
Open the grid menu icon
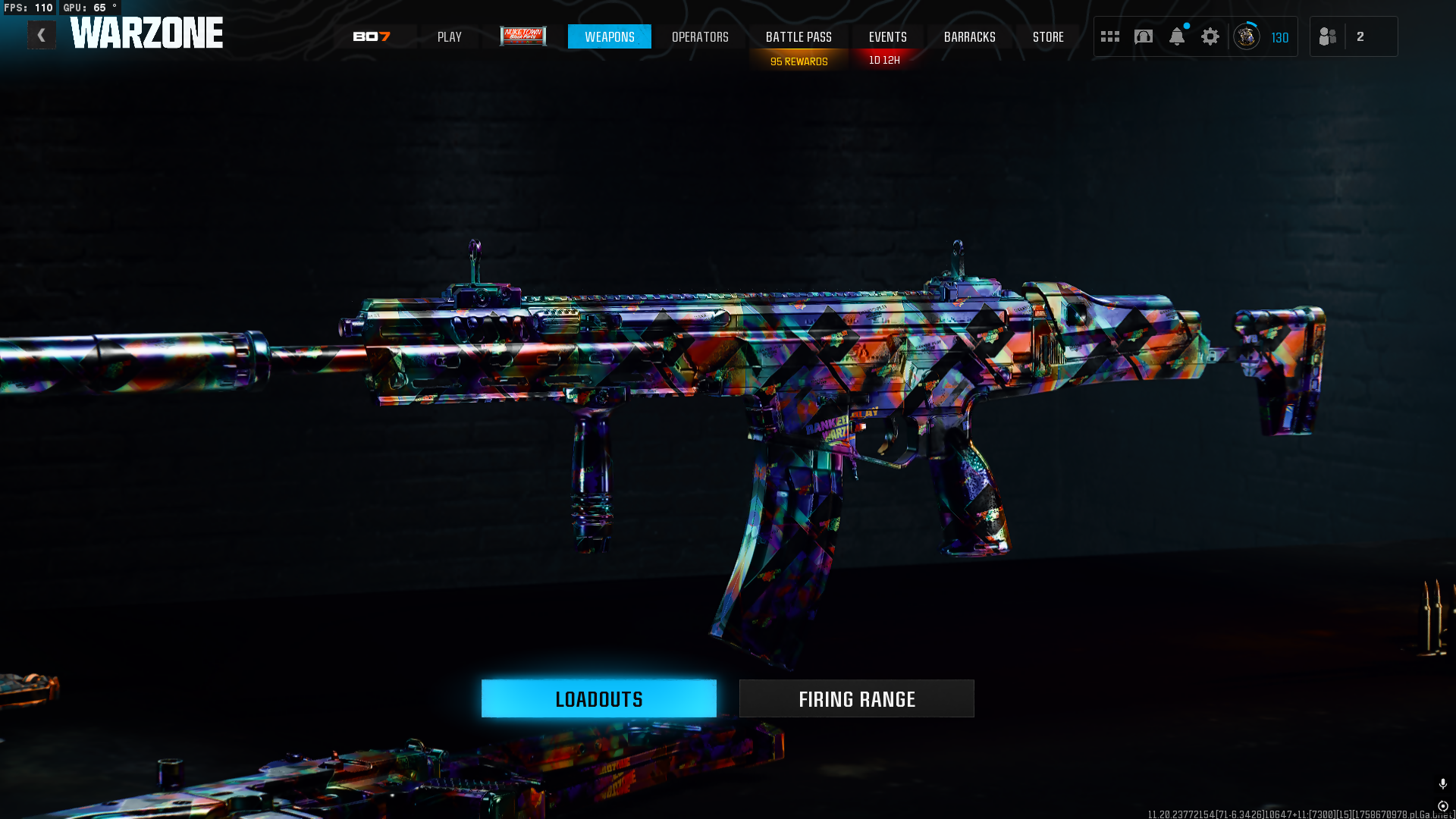(x=1110, y=36)
